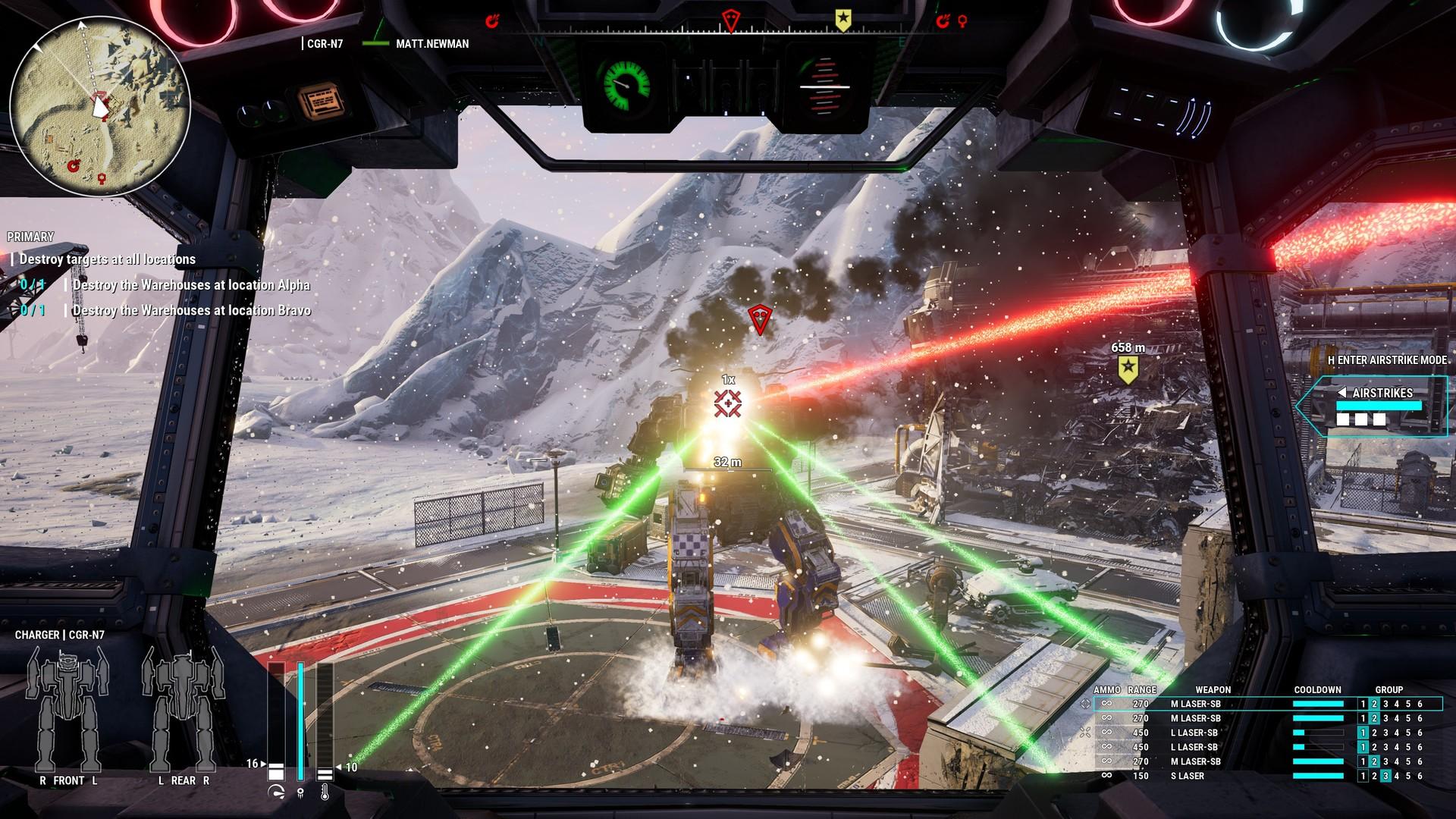Enable group 3 for the S LASER
Image resolution: width=1456 pixels, height=819 pixels.
(1385, 774)
